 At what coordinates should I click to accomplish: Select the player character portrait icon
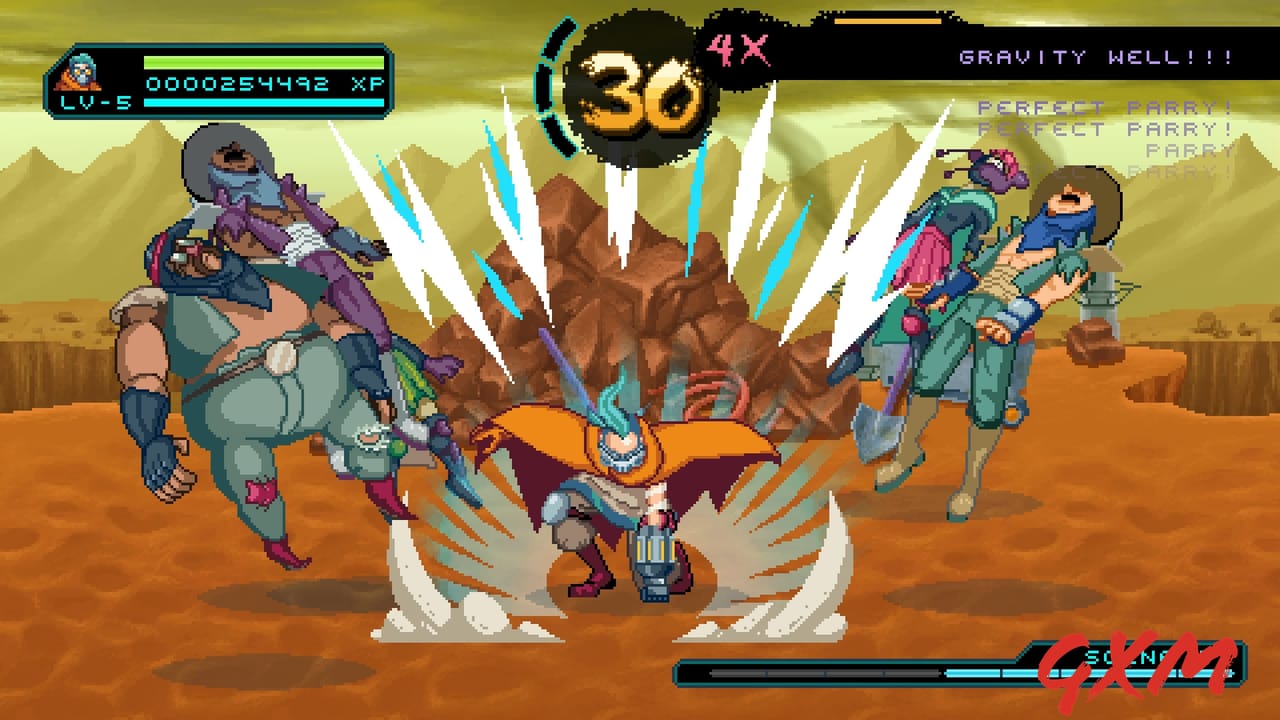pos(83,72)
